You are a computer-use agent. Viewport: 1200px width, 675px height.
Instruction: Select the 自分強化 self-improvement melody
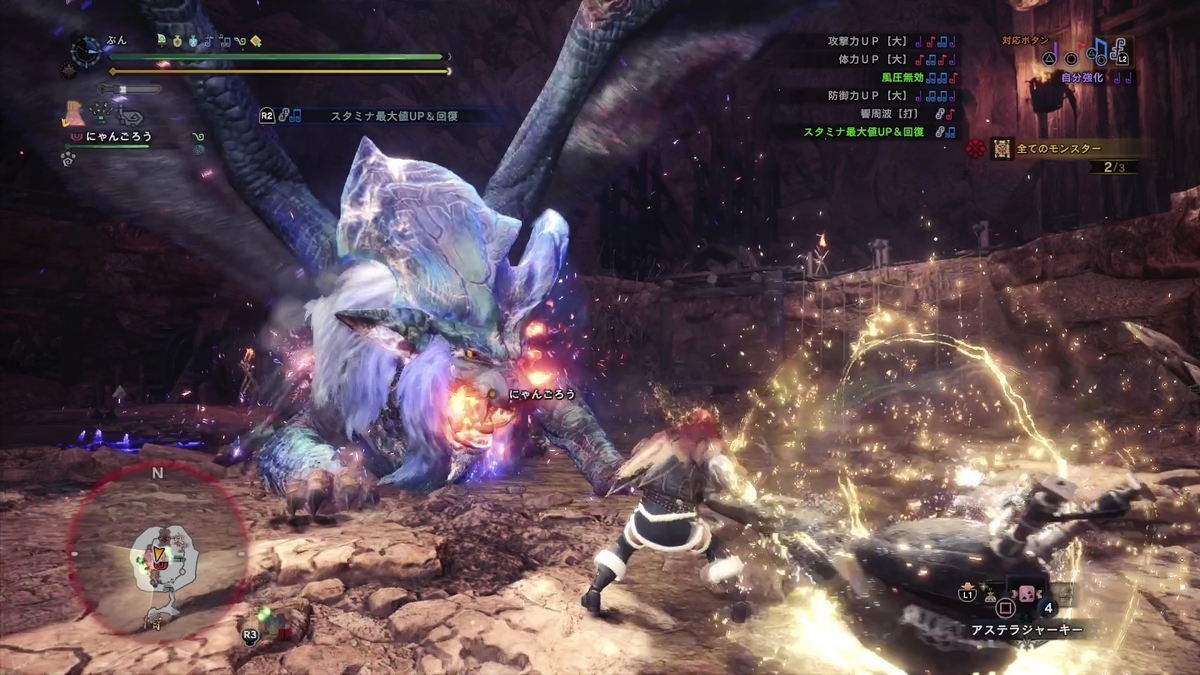[1085, 77]
